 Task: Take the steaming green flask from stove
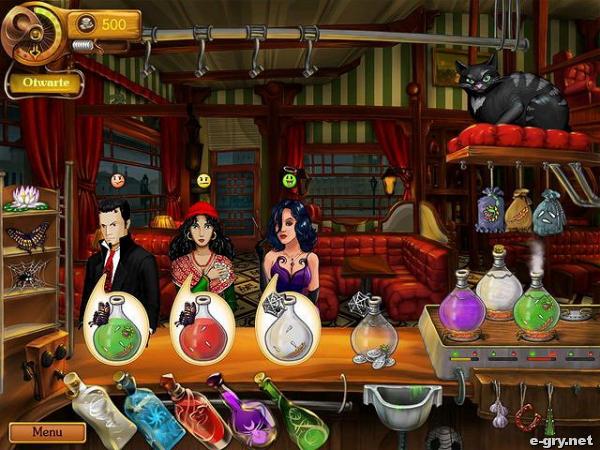tap(537, 305)
